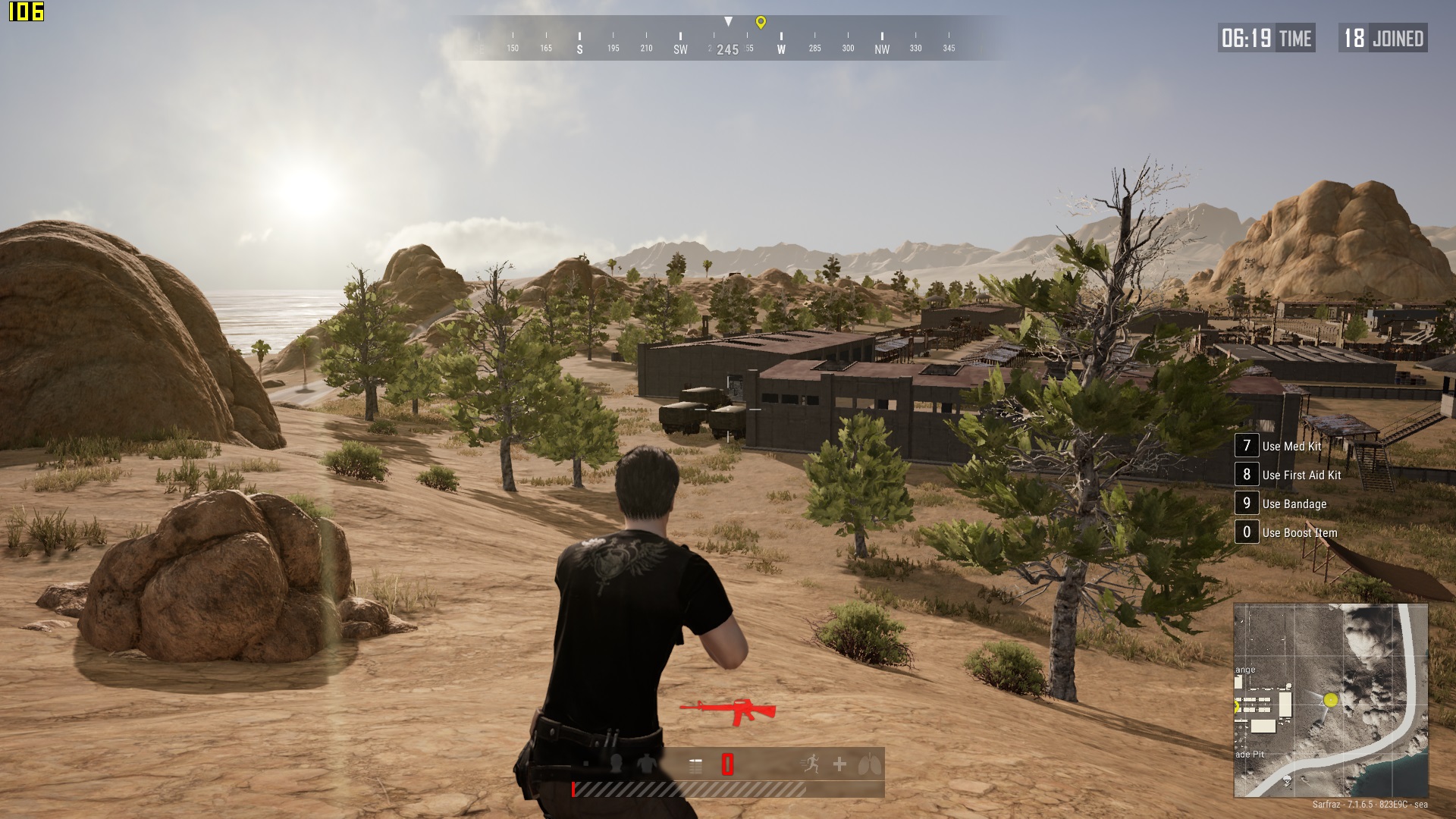Choose Use First Aid Kit entry
The width and height of the screenshot is (1456, 819).
tap(1301, 475)
